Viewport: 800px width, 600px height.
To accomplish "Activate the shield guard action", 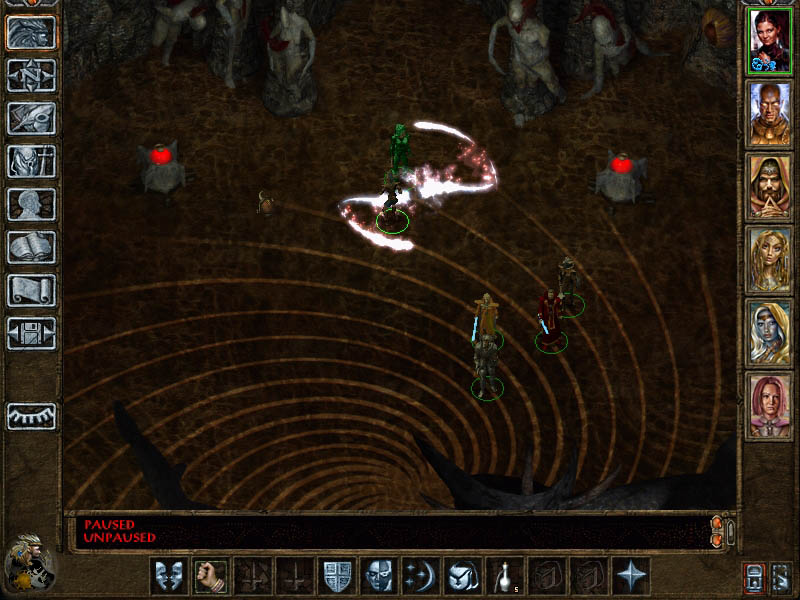I will [336, 576].
